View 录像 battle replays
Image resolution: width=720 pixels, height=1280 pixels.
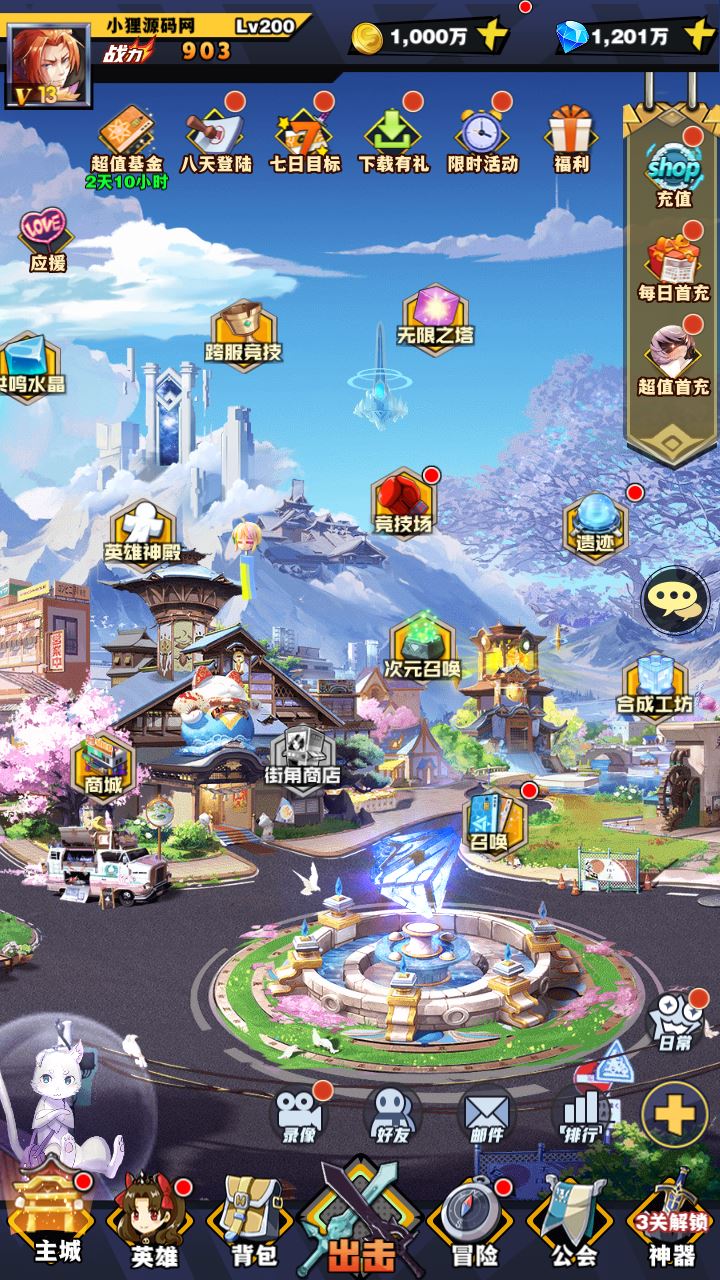click(299, 1115)
